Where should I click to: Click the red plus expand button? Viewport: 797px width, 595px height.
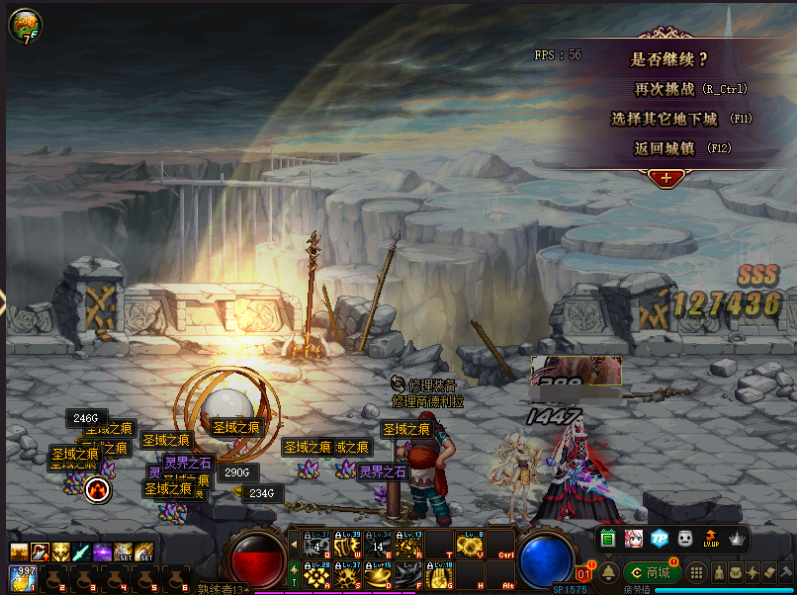tap(666, 179)
